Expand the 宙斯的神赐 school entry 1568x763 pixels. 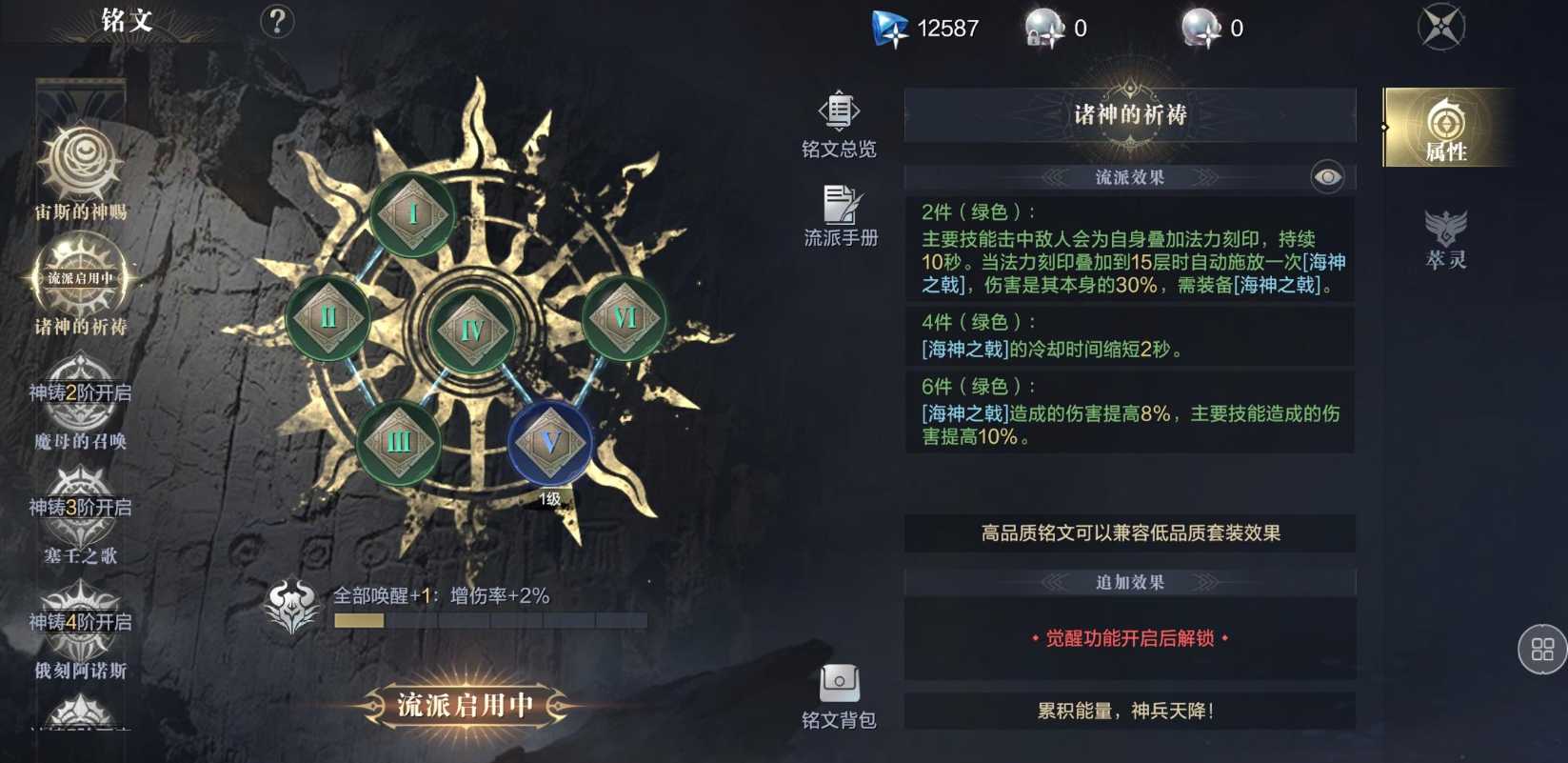pos(81,171)
